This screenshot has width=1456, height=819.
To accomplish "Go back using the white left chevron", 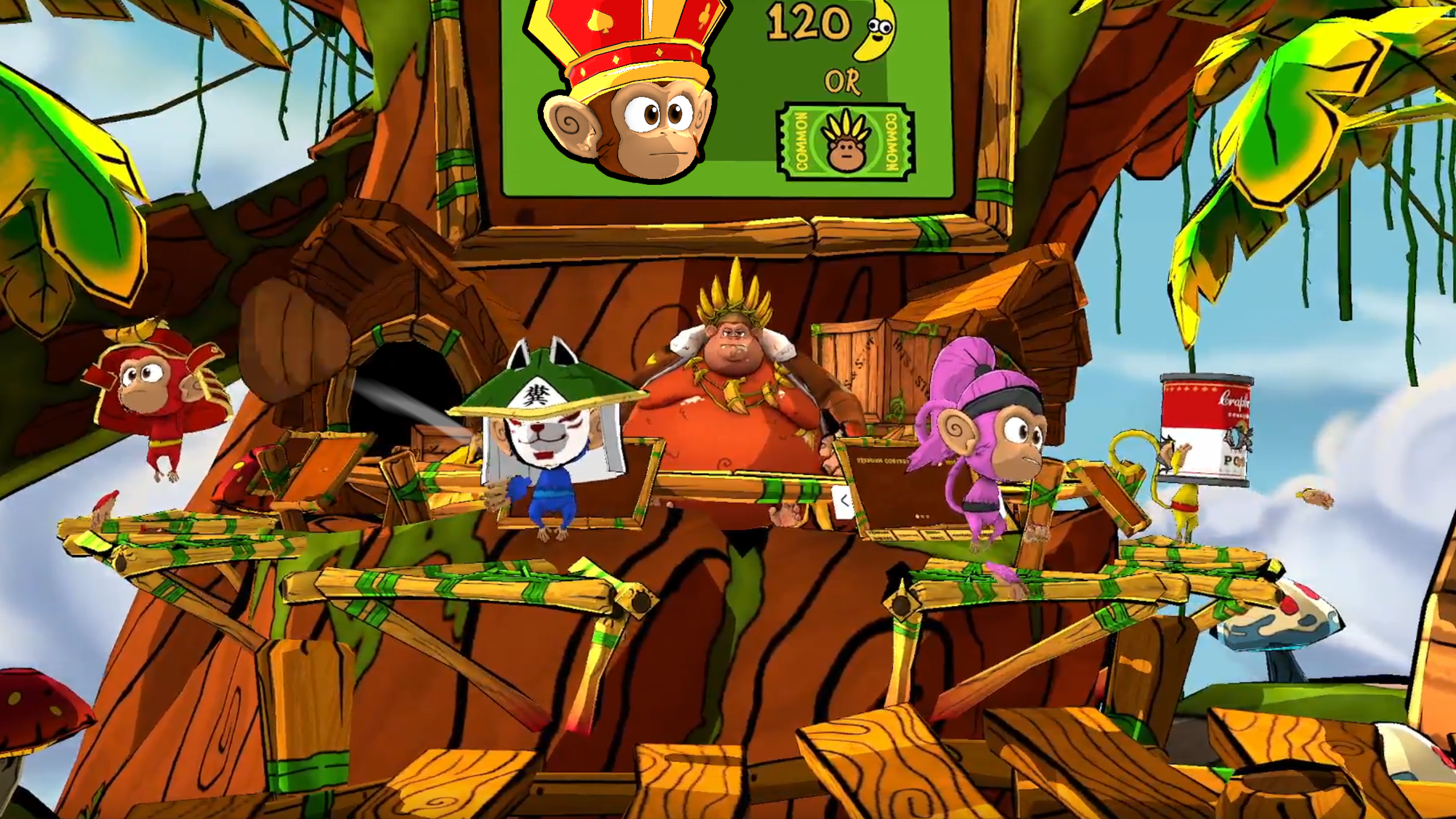I will click(x=844, y=502).
